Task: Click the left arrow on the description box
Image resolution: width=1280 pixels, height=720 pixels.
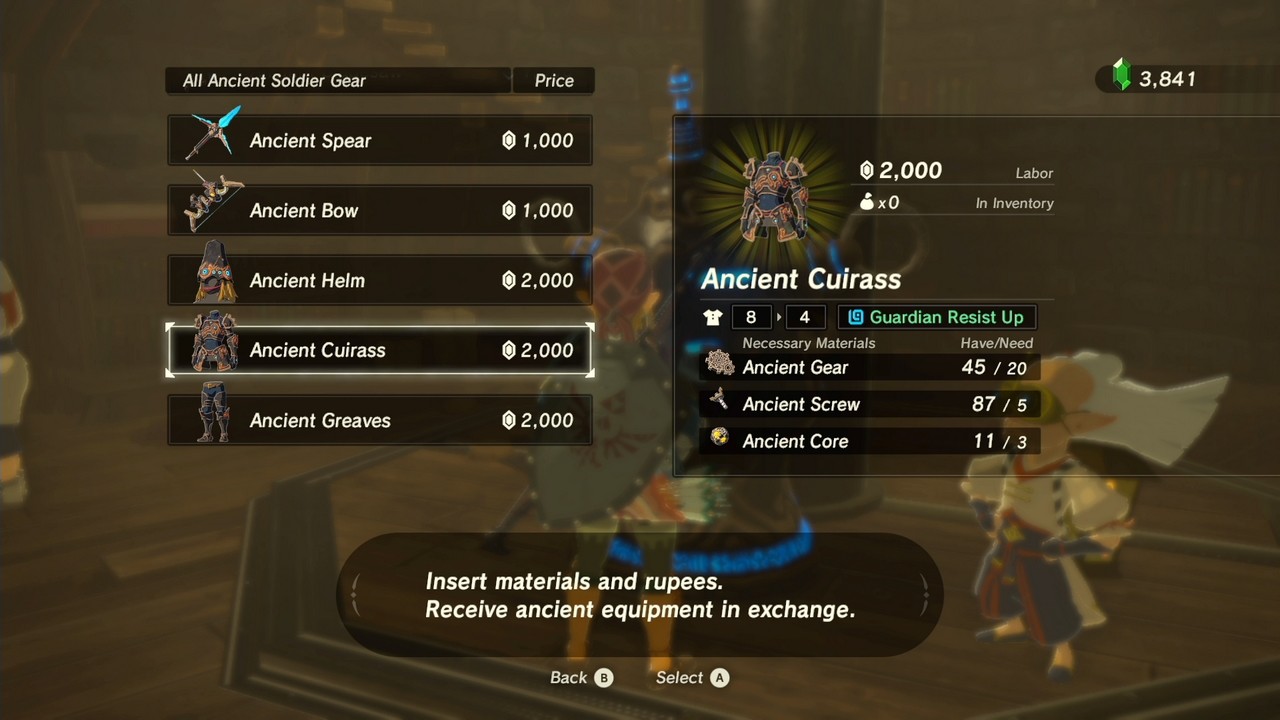Action: 355,594
